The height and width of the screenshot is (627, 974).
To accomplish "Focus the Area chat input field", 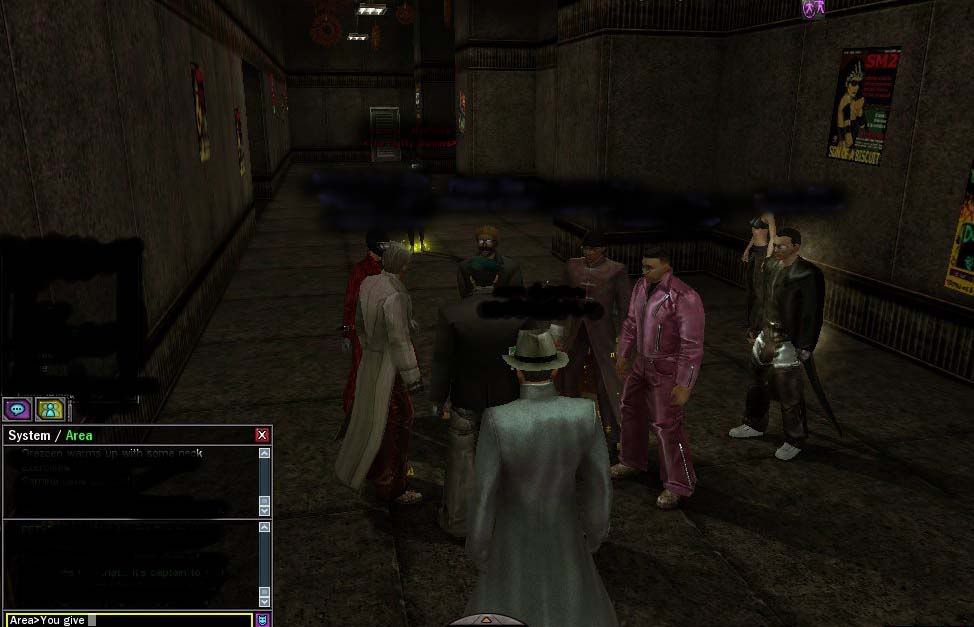I will 130,620.
